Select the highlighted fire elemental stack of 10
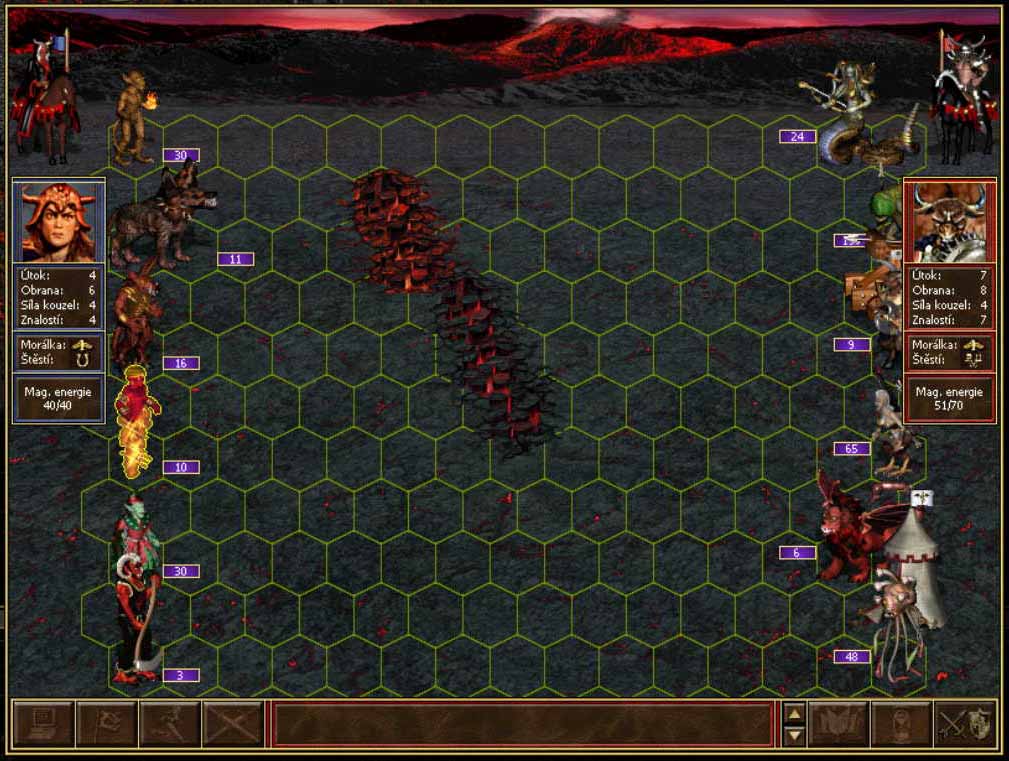The height and width of the screenshot is (761, 1009). tap(135, 420)
